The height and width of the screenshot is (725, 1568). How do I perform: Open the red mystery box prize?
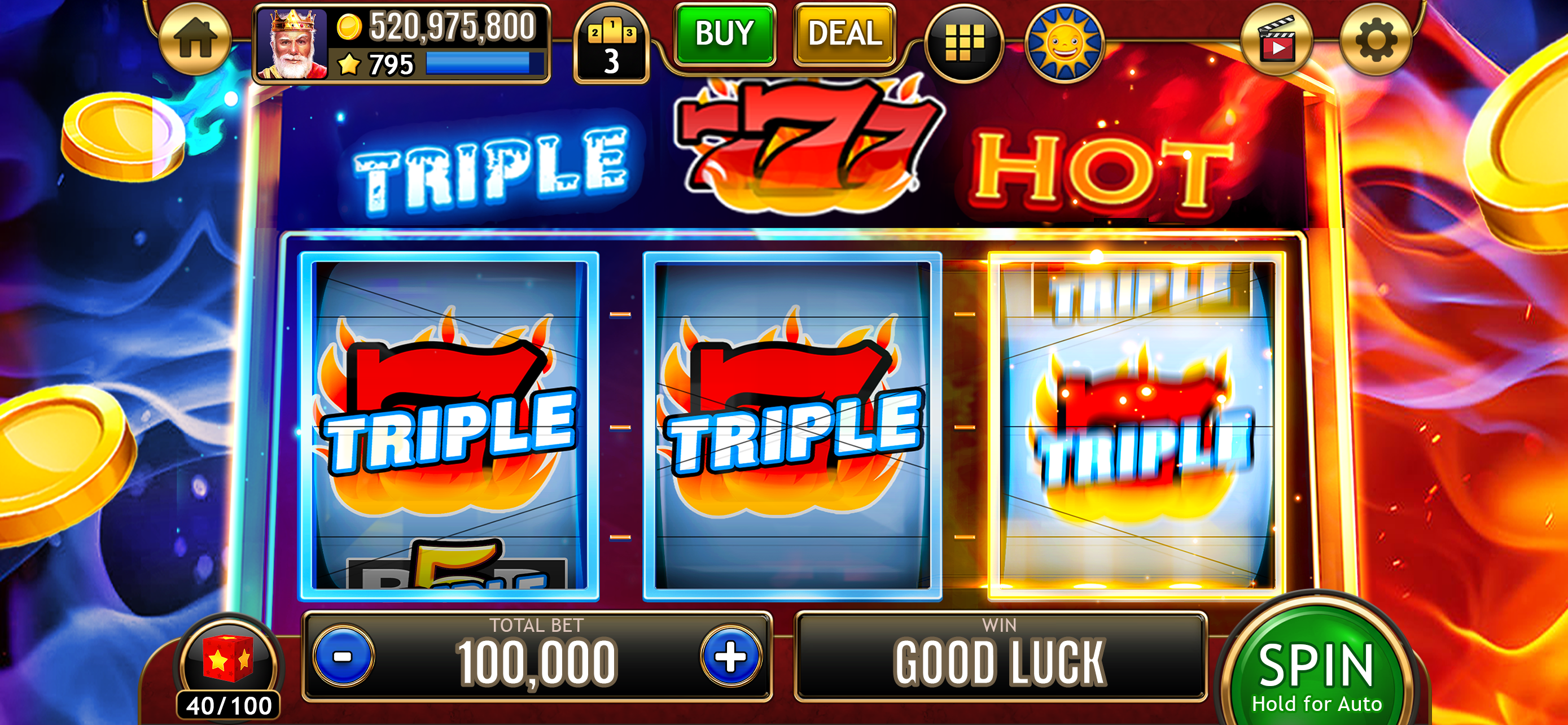pos(227,656)
